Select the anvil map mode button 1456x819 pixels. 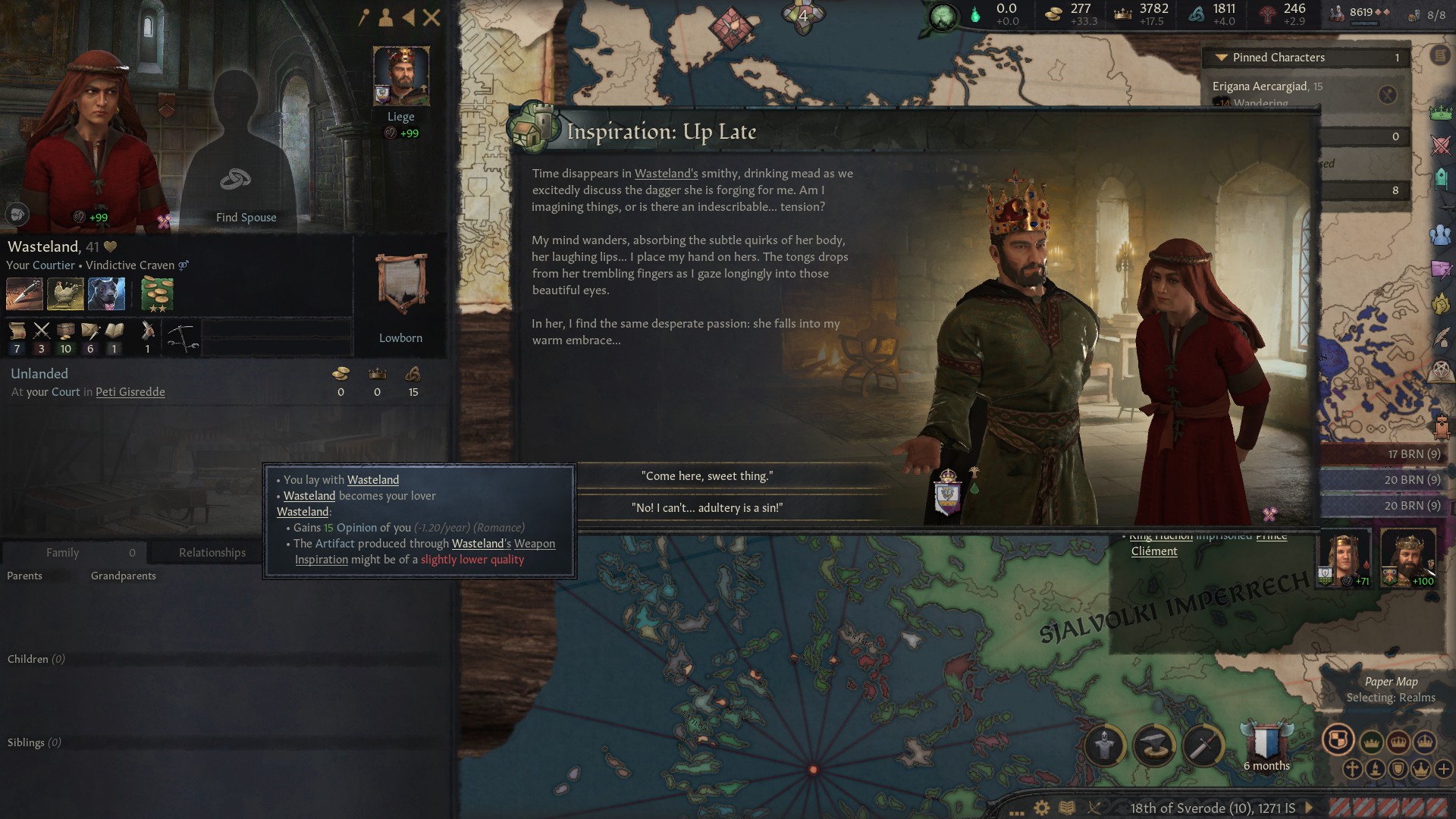[1154, 746]
